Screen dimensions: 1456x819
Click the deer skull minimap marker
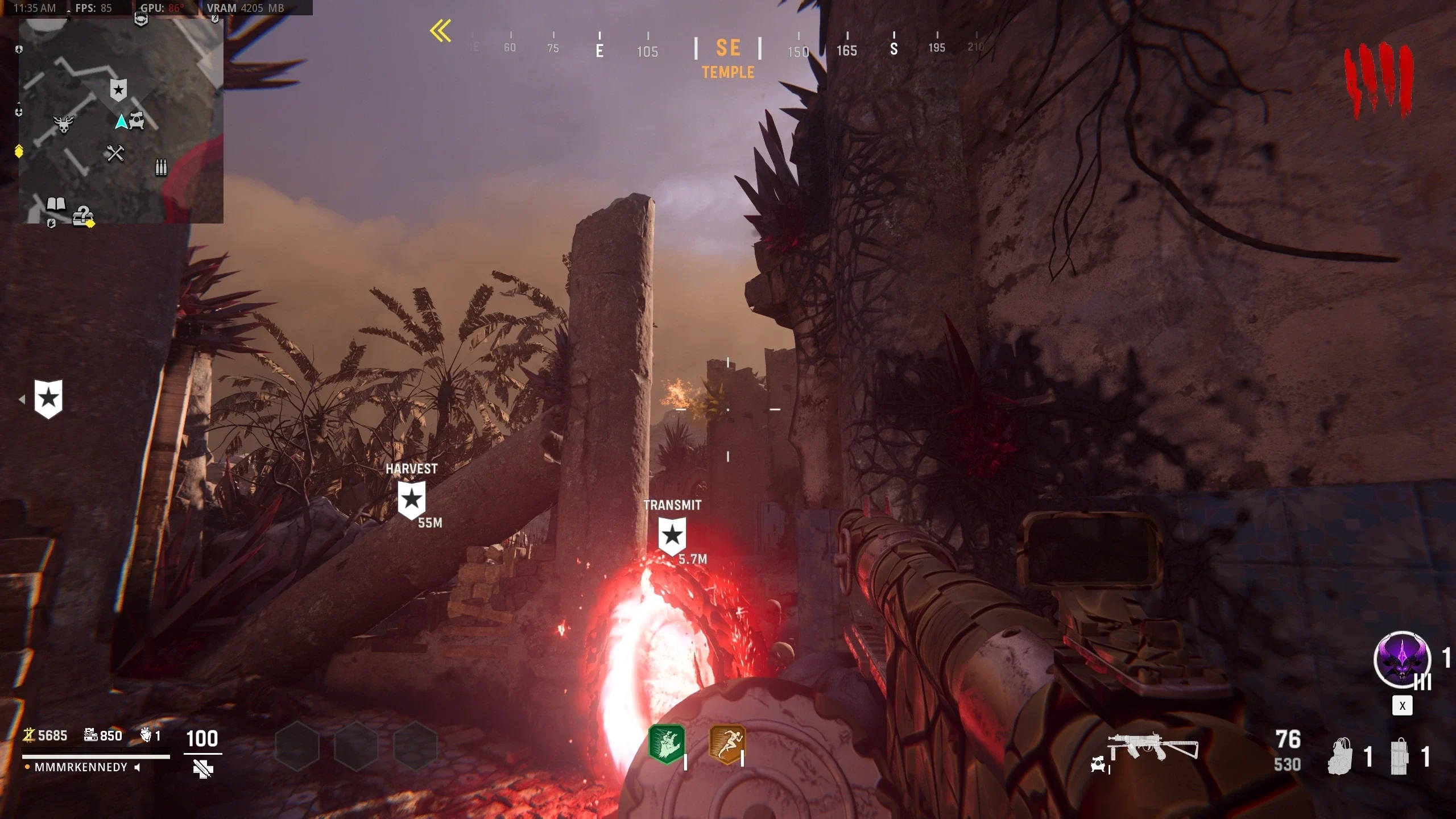coord(64,123)
